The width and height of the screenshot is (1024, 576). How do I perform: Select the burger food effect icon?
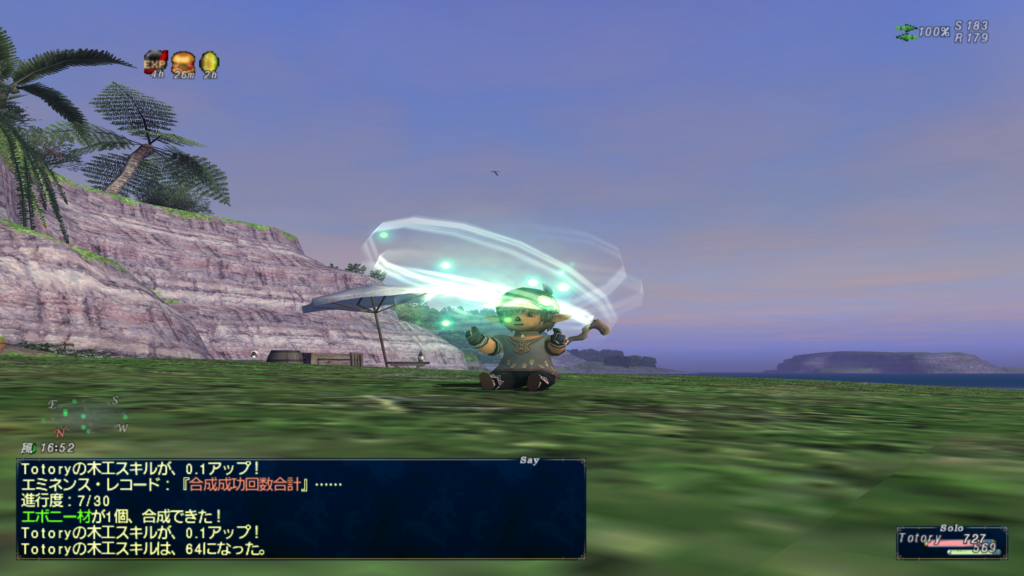tap(182, 62)
